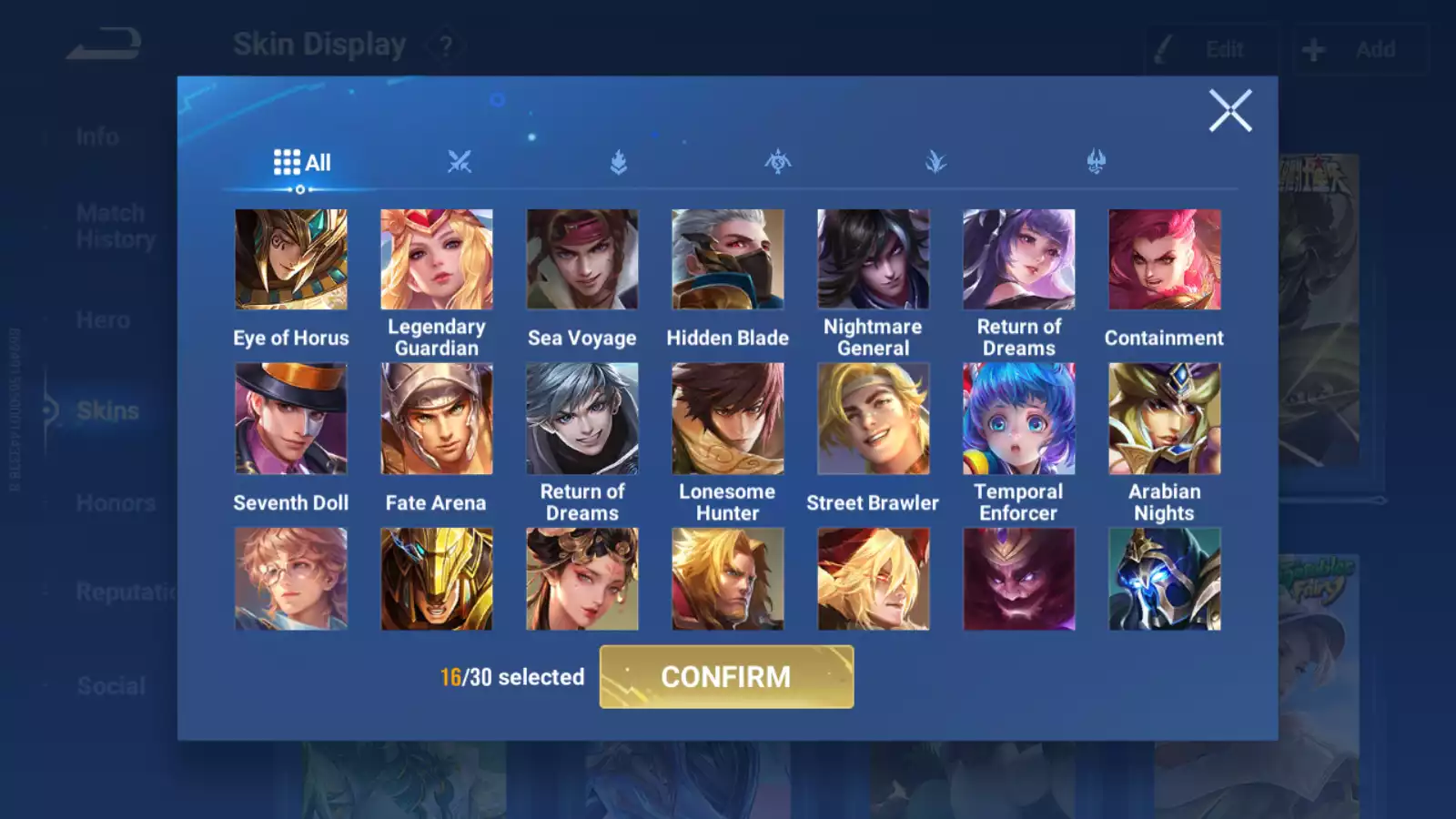
Task: Select the Fate Arena skin
Action: tap(437, 420)
